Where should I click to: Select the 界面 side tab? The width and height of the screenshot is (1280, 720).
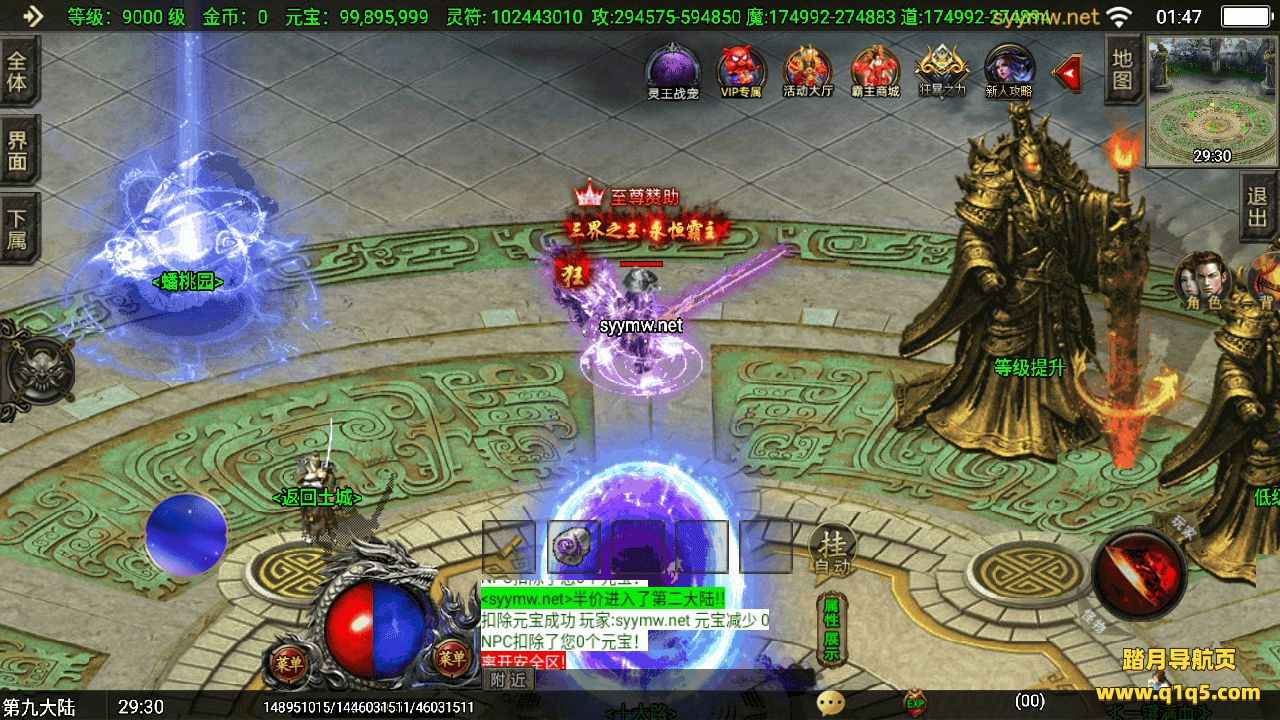(18, 150)
